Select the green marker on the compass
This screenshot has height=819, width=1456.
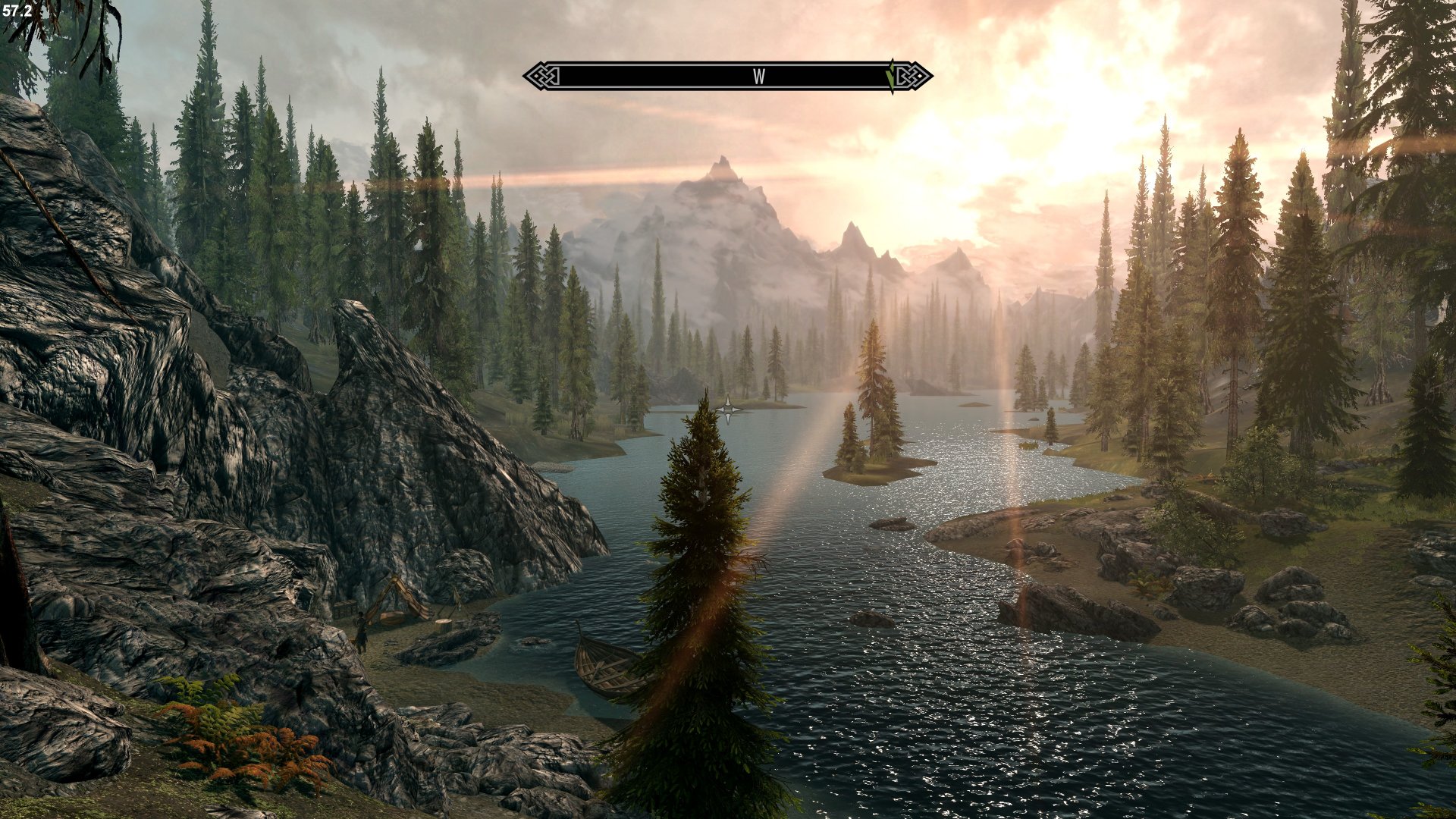(892, 77)
